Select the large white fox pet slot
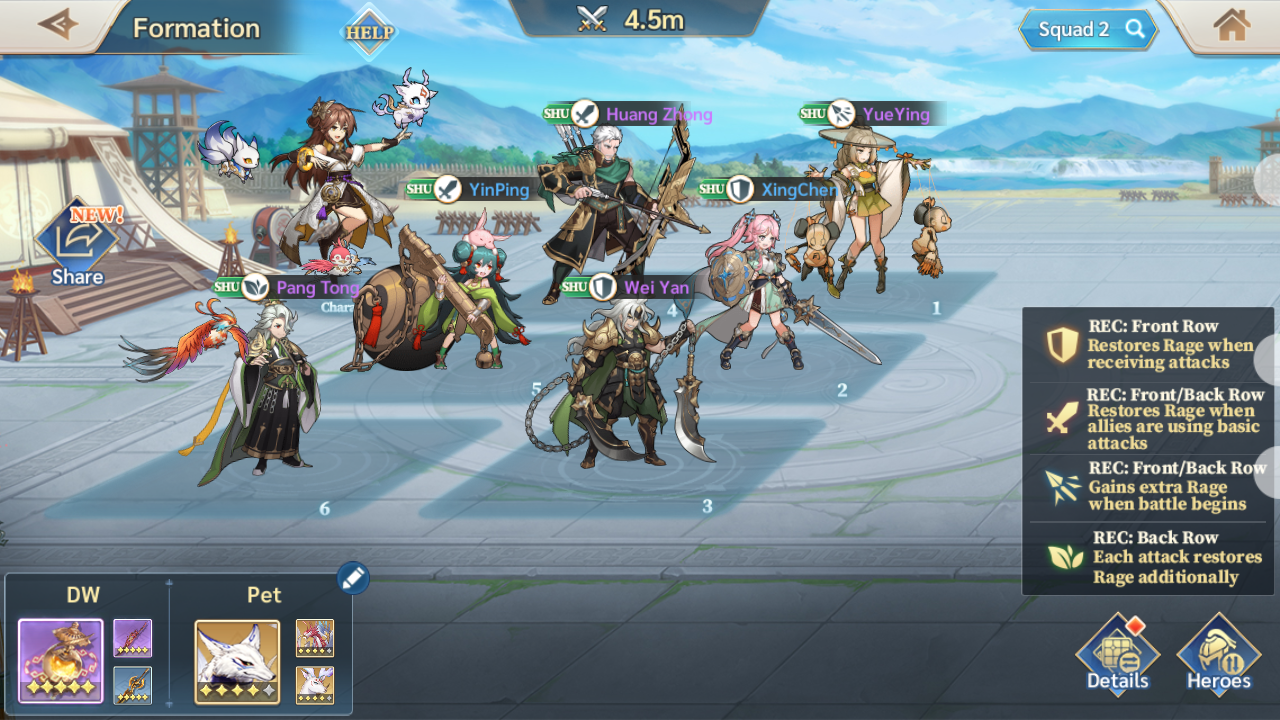 click(x=237, y=661)
